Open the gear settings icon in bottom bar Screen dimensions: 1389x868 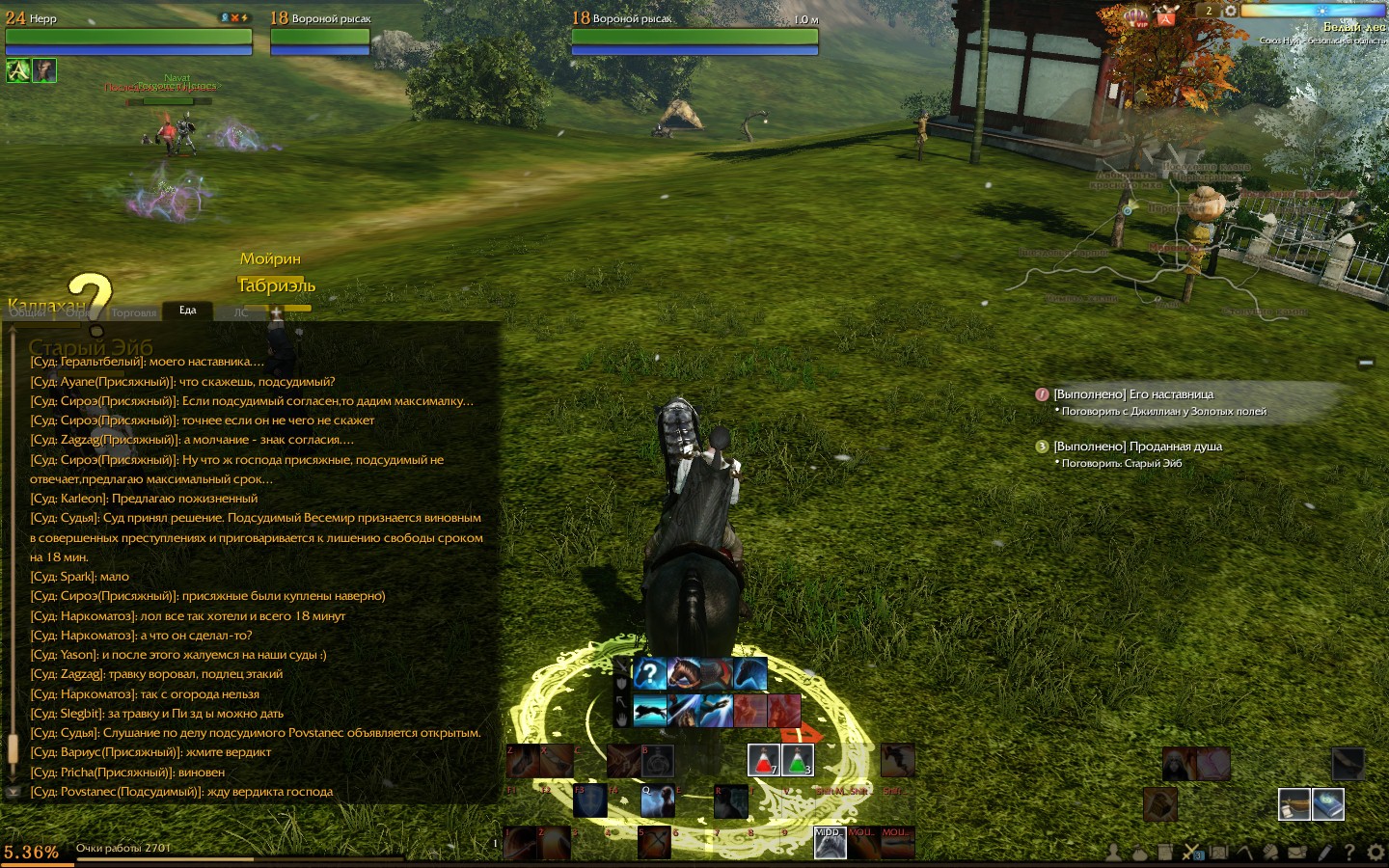(1375, 853)
